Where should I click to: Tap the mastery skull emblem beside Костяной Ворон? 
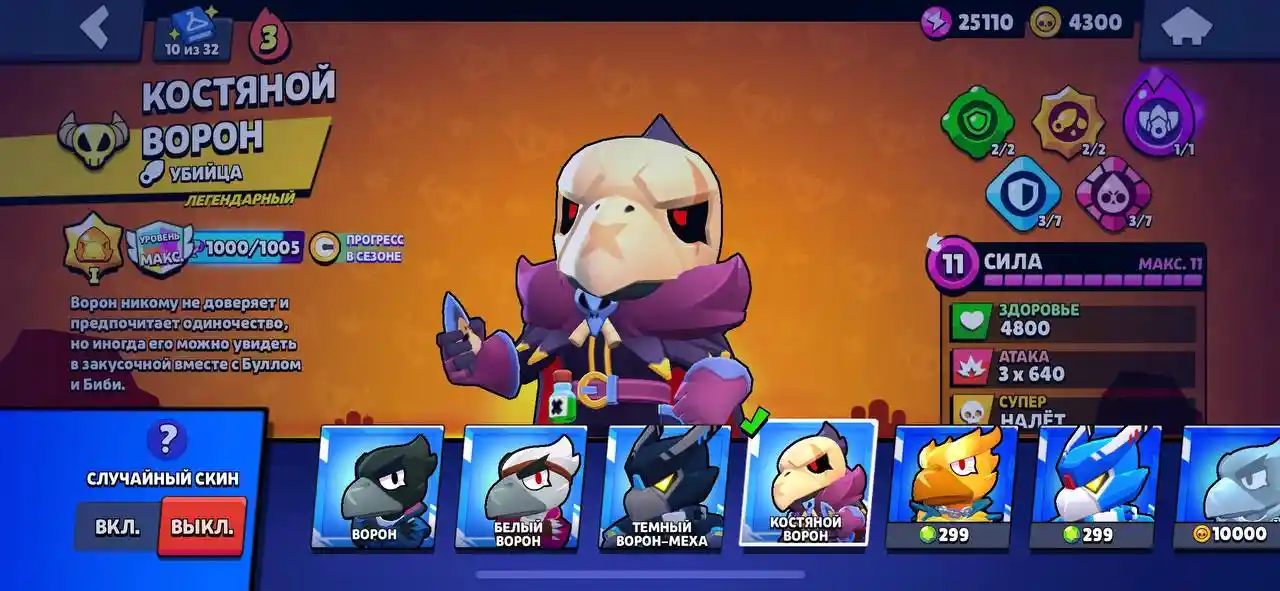coord(94,141)
